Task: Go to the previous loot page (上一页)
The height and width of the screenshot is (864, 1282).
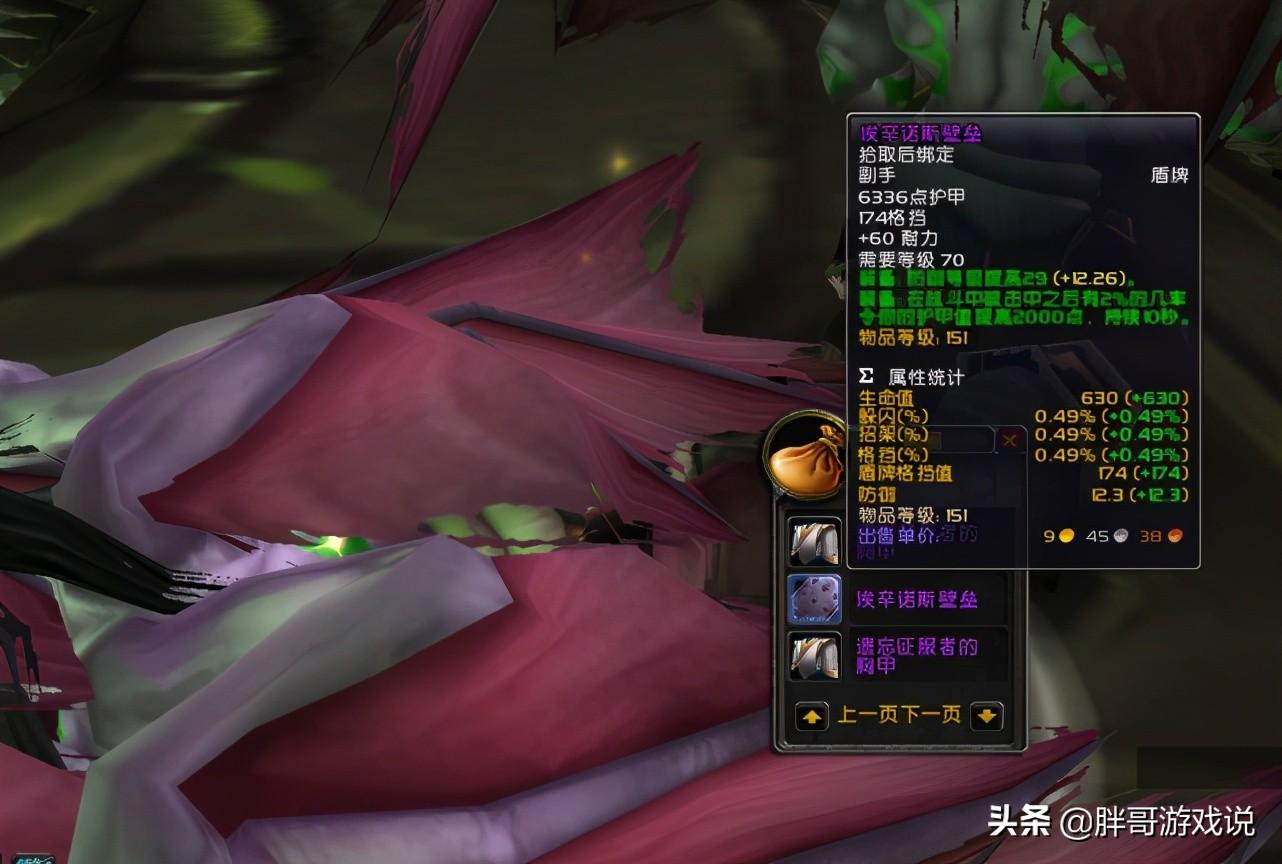Action: (x=812, y=716)
